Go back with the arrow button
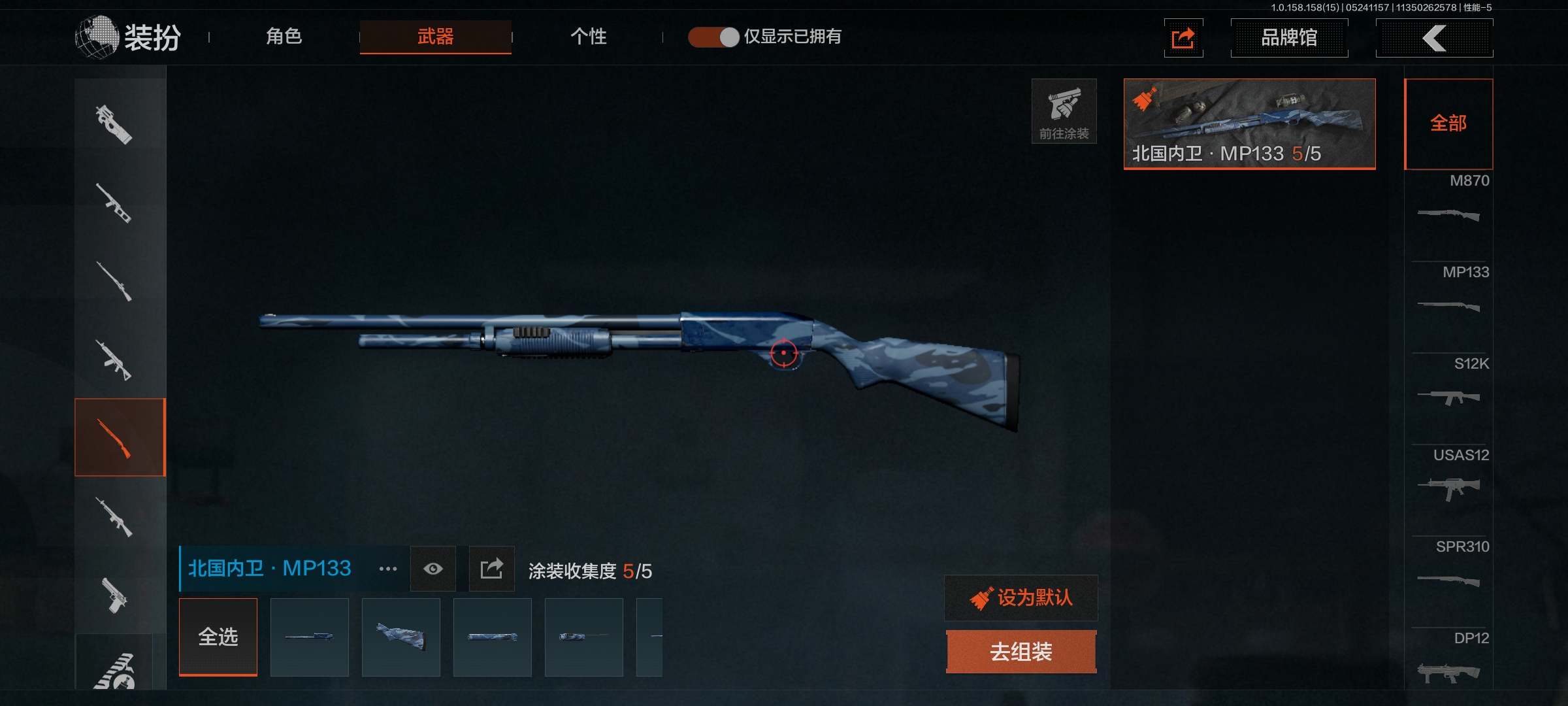The image size is (1568, 706). pyautogui.click(x=1434, y=38)
